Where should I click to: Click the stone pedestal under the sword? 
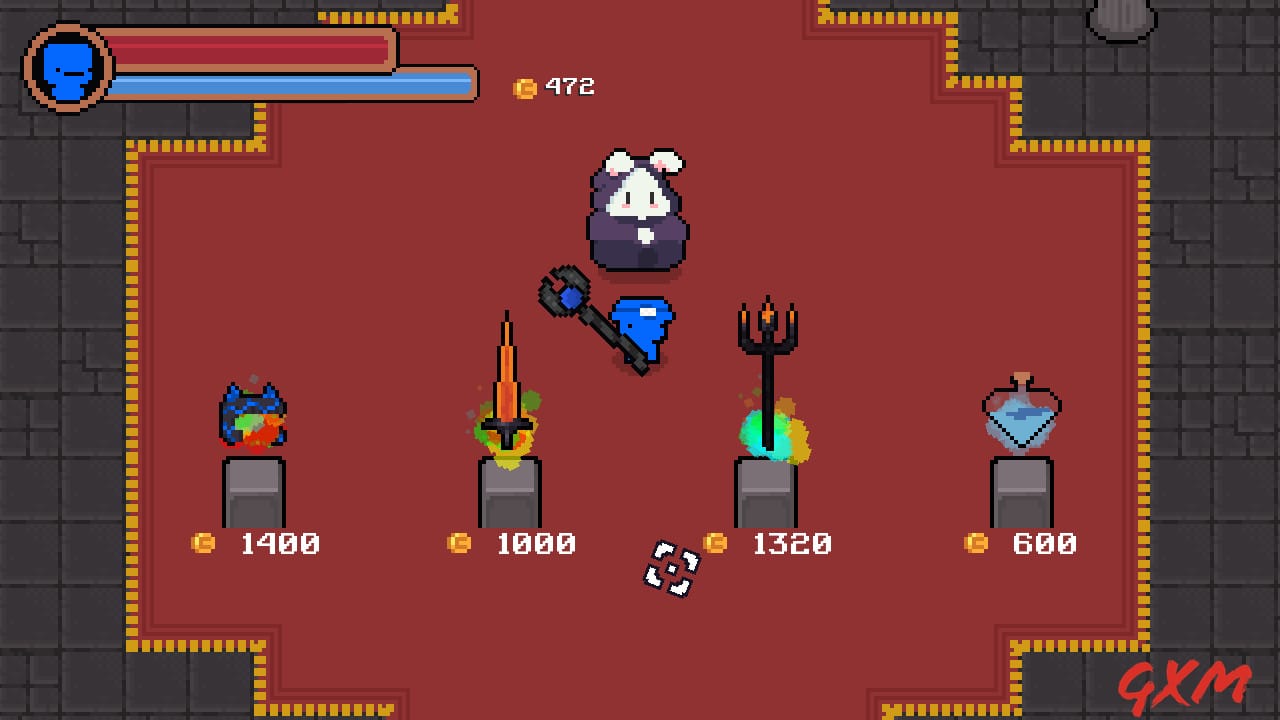click(510, 490)
